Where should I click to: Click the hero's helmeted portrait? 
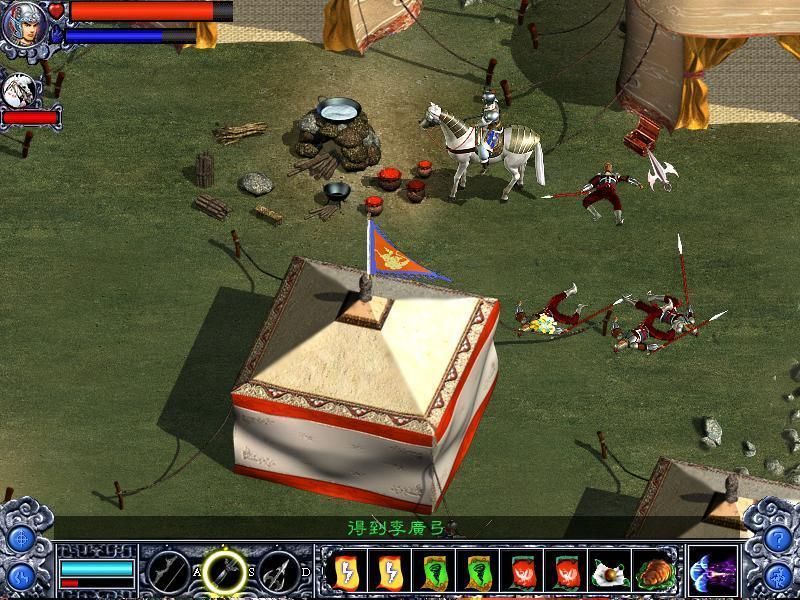click(22, 24)
